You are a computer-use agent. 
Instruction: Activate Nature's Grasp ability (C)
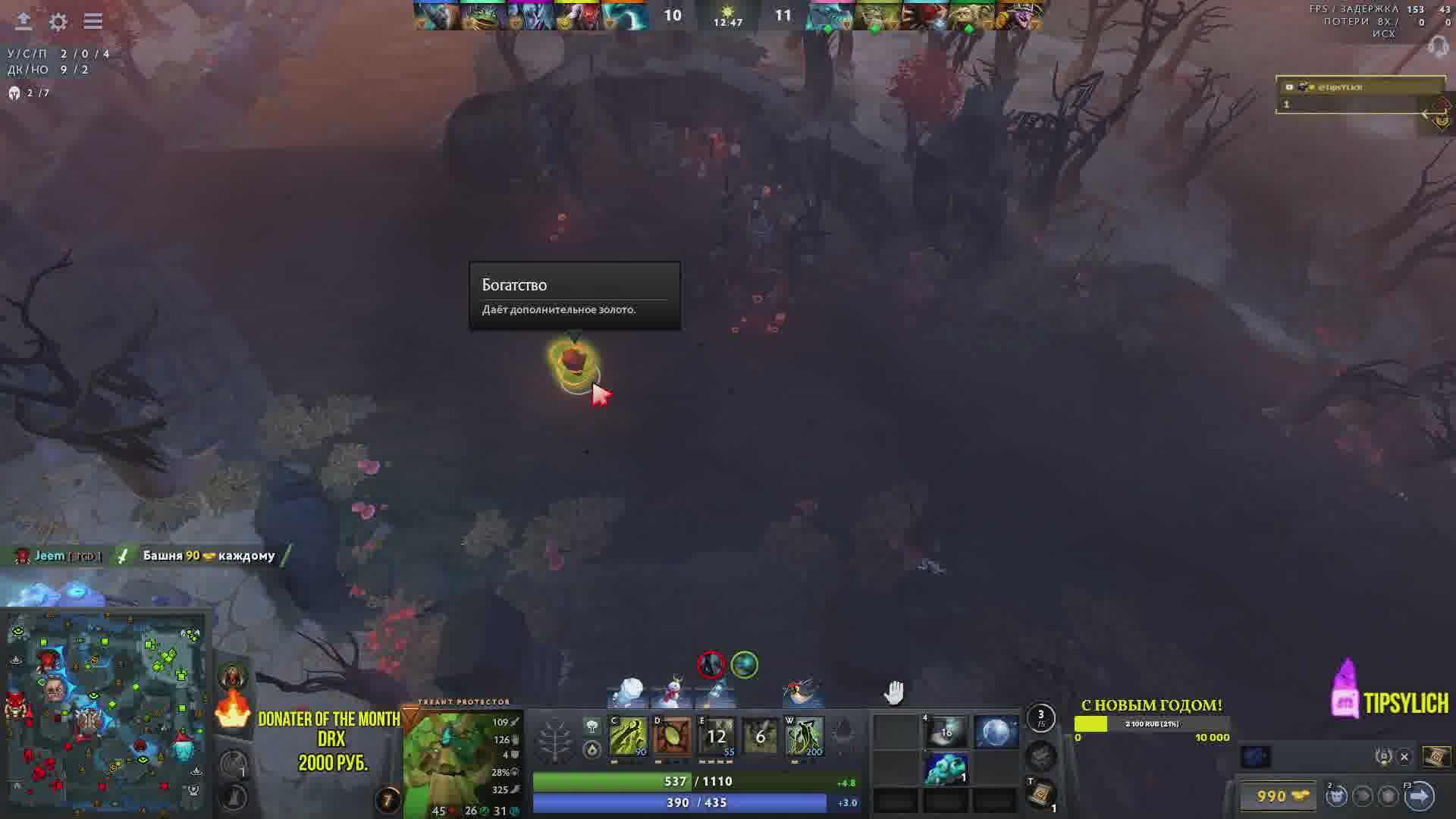pos(628,736)
